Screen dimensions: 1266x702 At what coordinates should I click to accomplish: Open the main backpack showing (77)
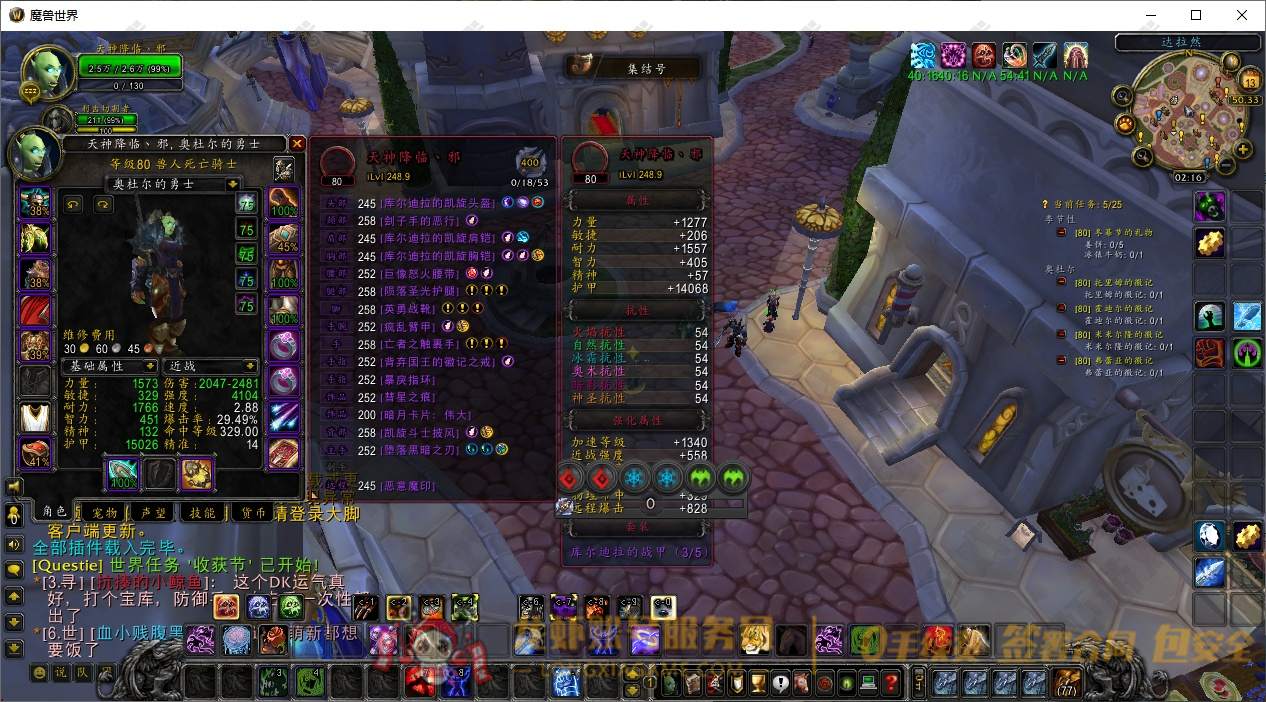tap(1067, 682)
